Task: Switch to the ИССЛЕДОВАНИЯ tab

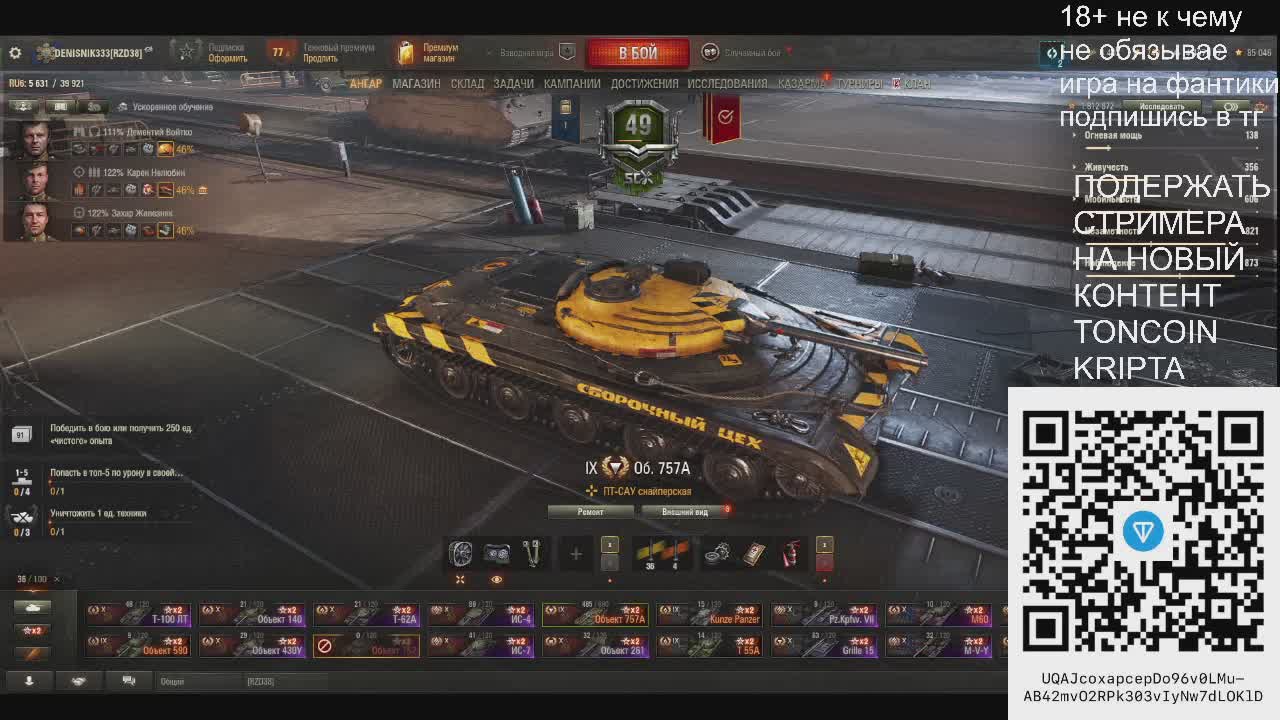Action: [727, 84]
